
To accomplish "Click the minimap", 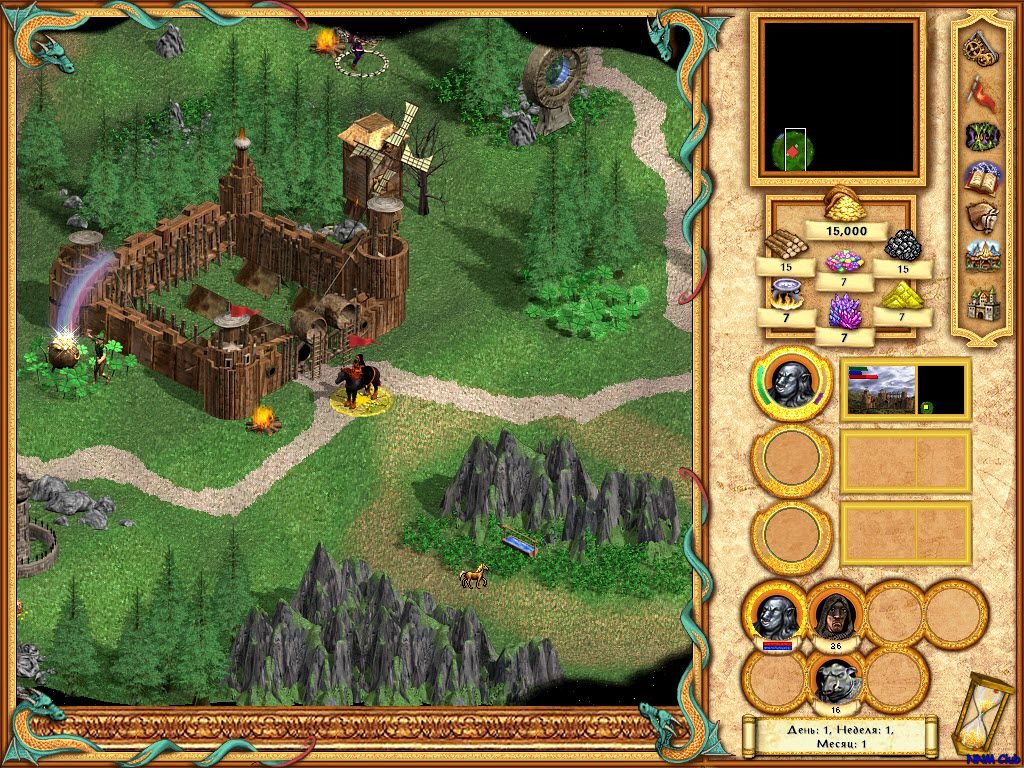I will tap(838, 95).
